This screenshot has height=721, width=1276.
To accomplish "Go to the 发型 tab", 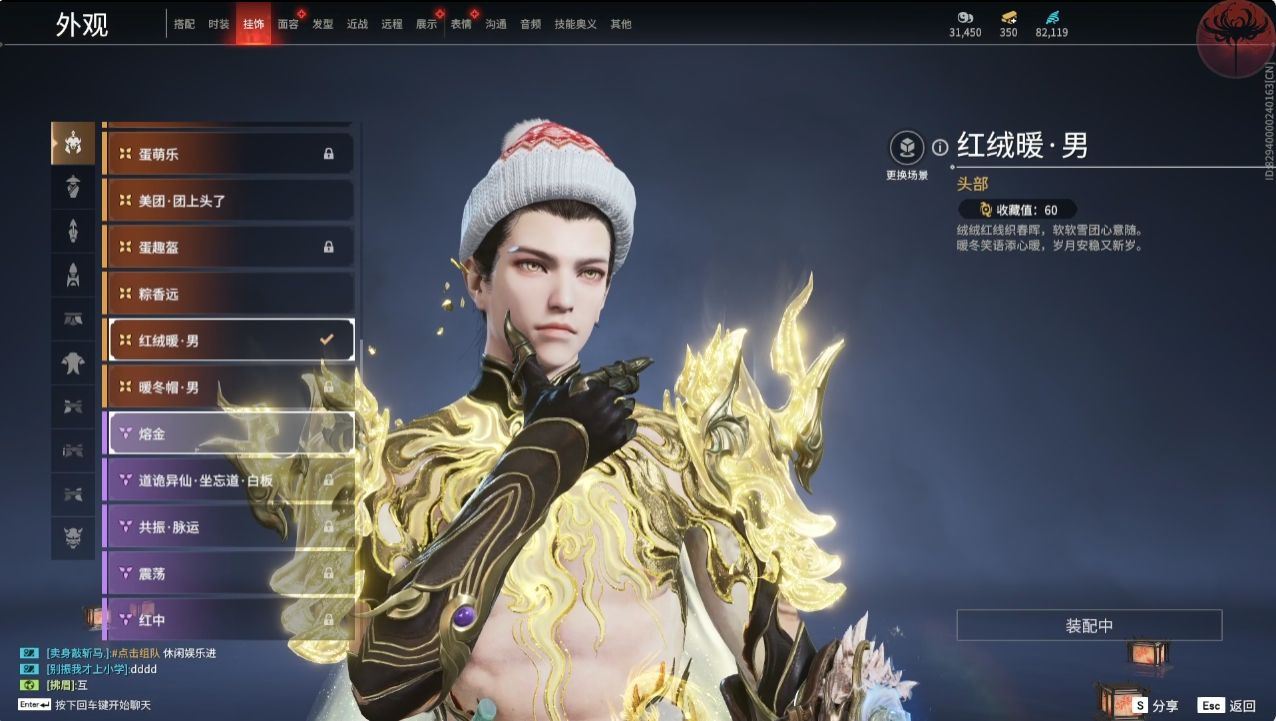I will pyautogui.click(x=322, y=24).
